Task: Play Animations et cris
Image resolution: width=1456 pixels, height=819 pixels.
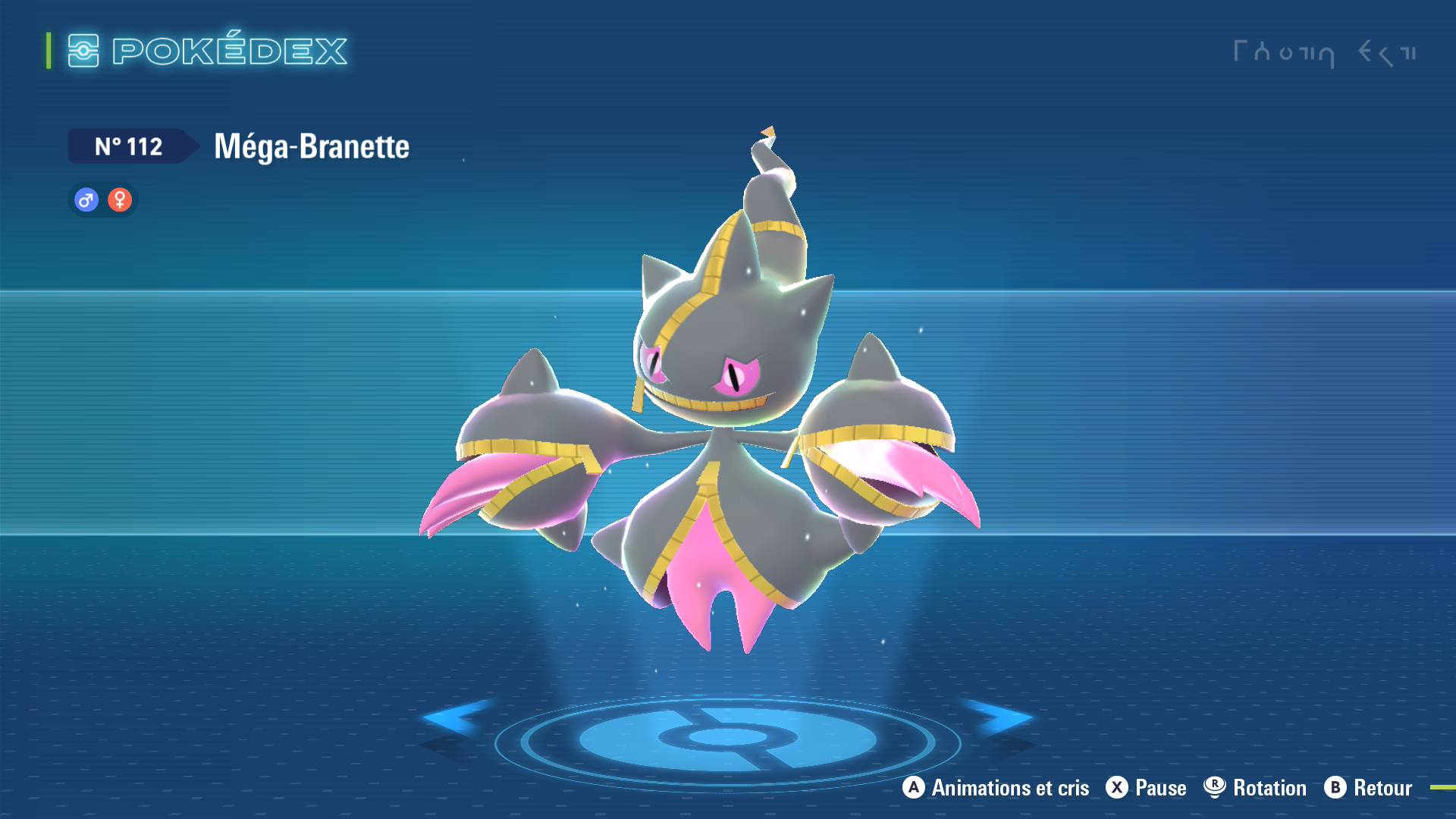Action: pyautogui.click(x=996, y=788)
